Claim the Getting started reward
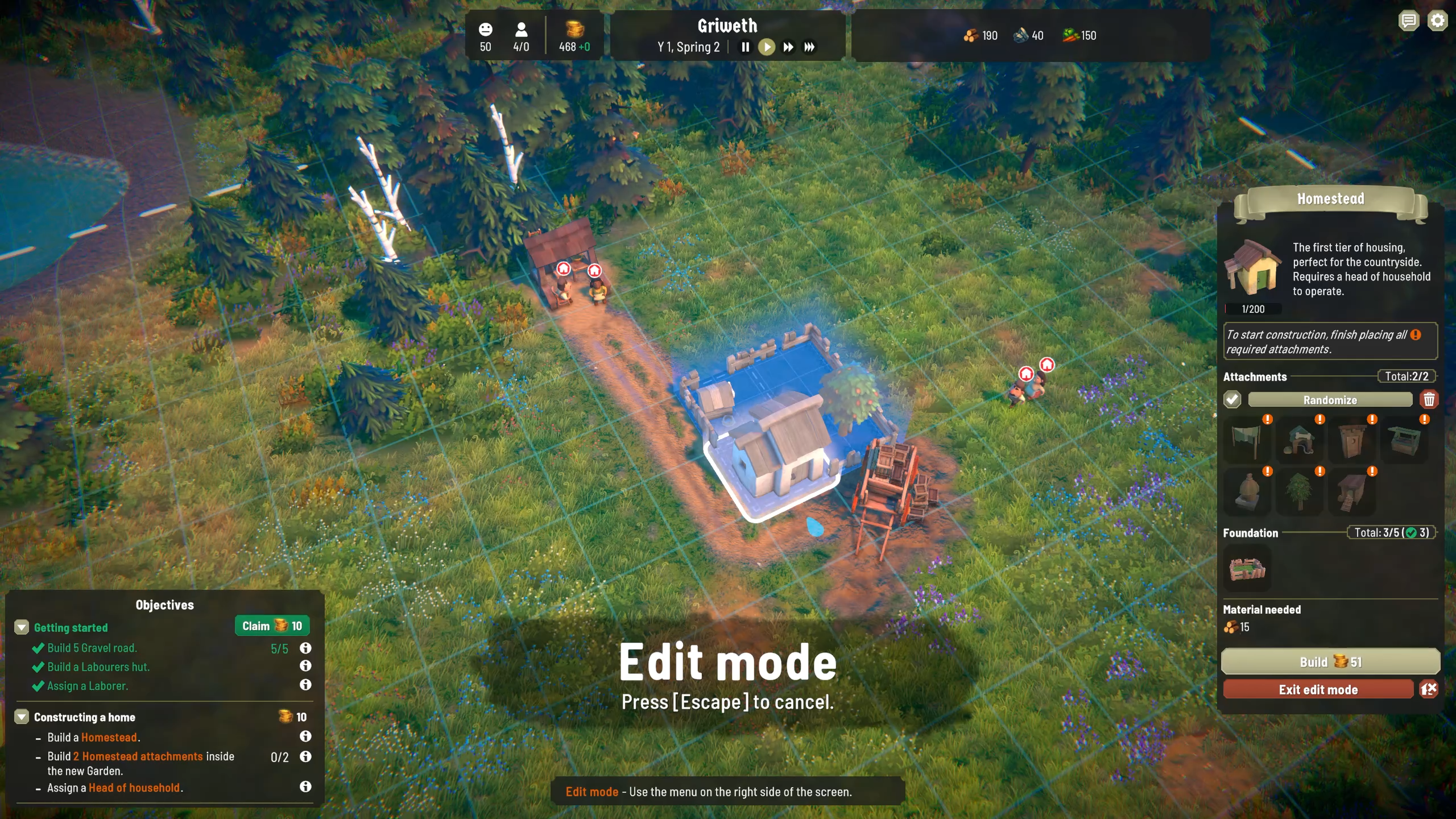This screenshot has width=1456, height=819. [x=272, y=626]
